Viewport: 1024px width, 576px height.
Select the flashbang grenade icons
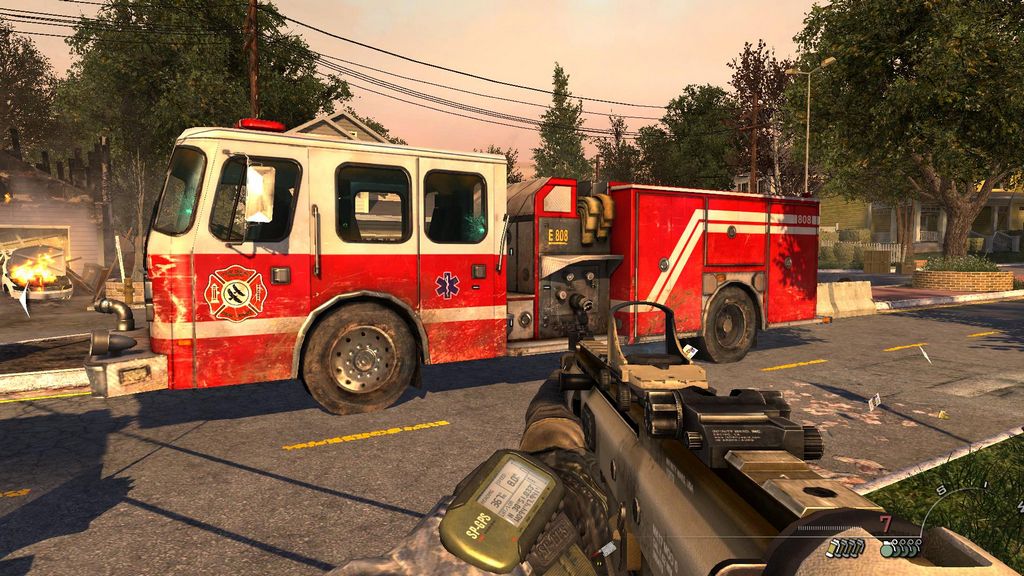click(x=845, y=547)
